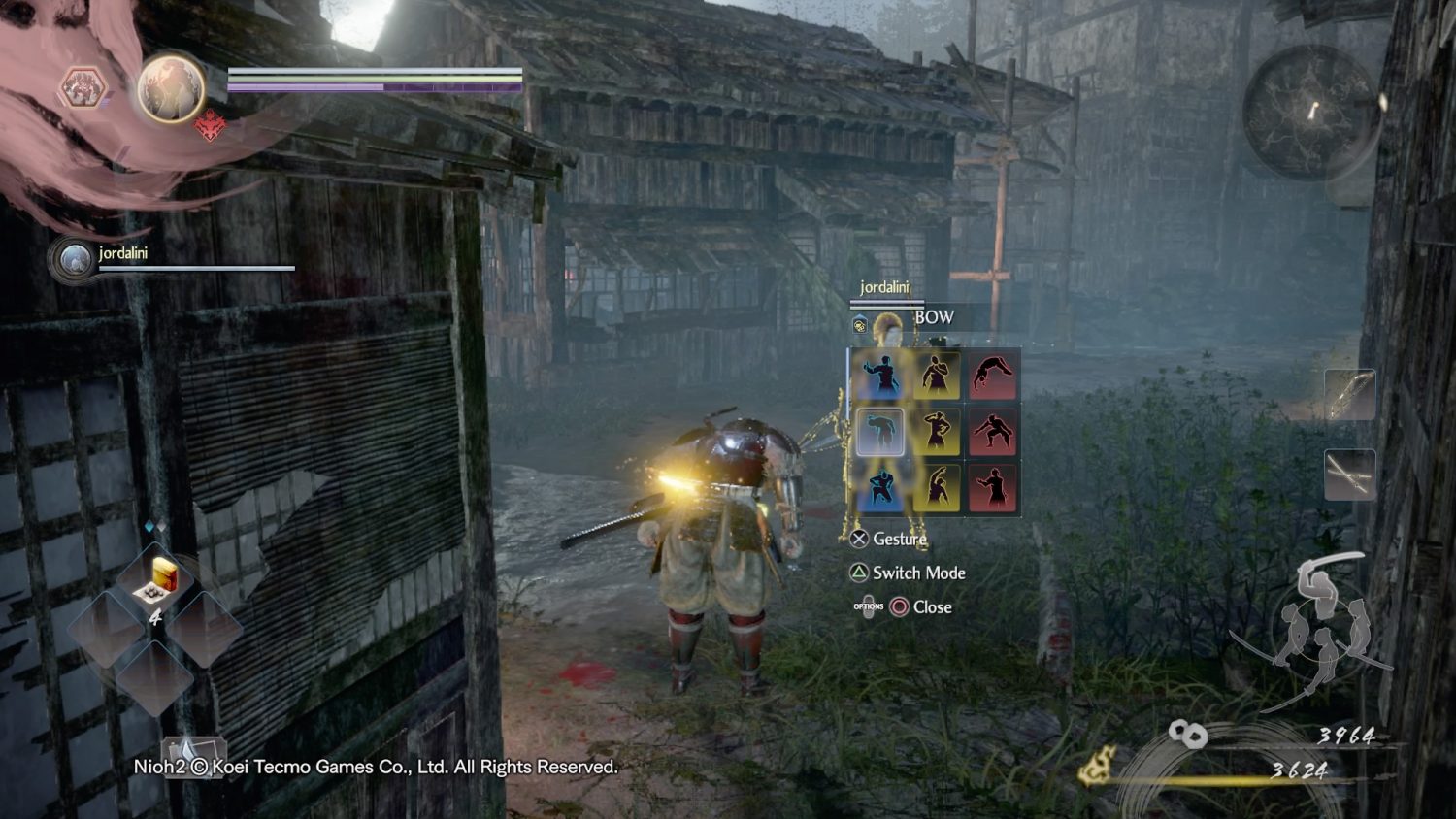Choose the yellow head-scratching gesture tile

937,432
